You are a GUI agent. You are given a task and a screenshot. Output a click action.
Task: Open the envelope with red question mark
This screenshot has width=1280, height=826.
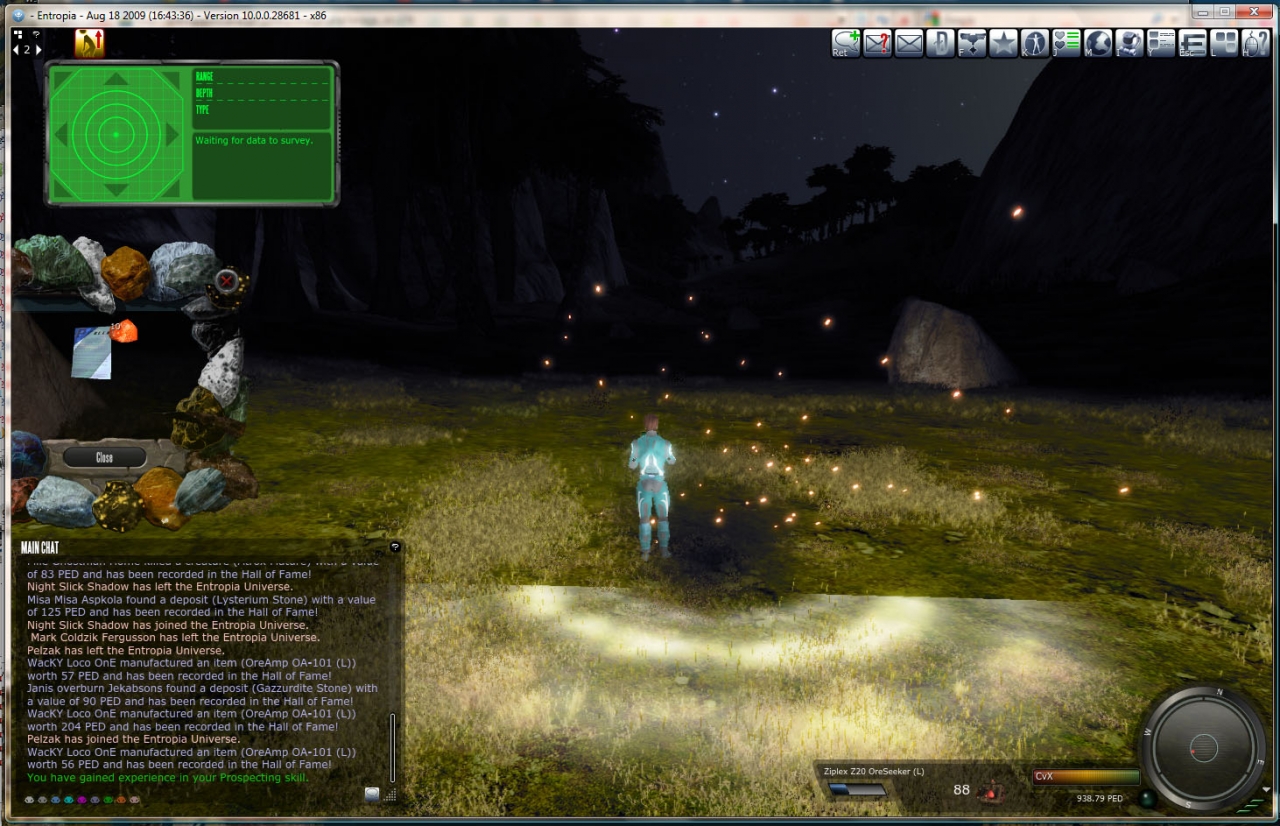tap(877, 43)
